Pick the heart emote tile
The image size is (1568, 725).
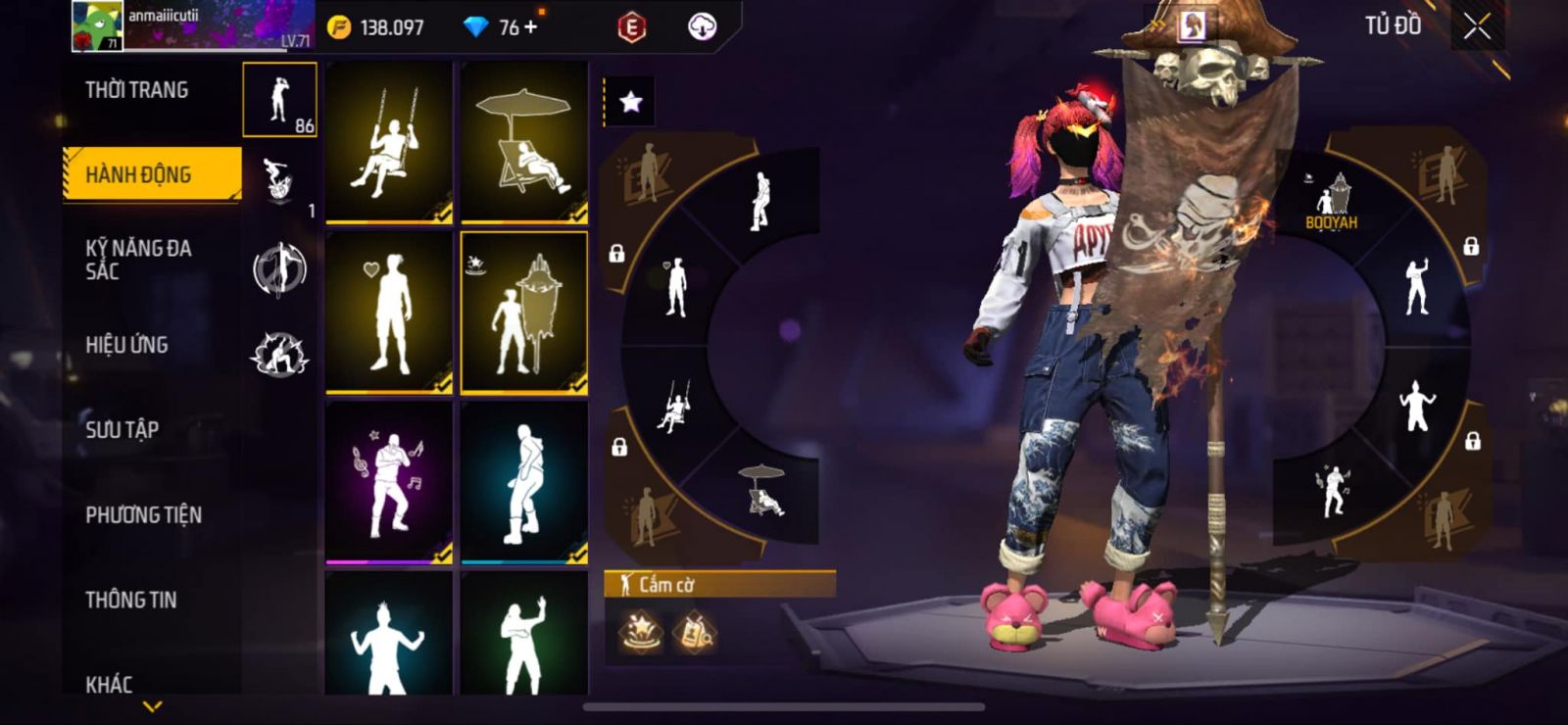pos(389,313)
